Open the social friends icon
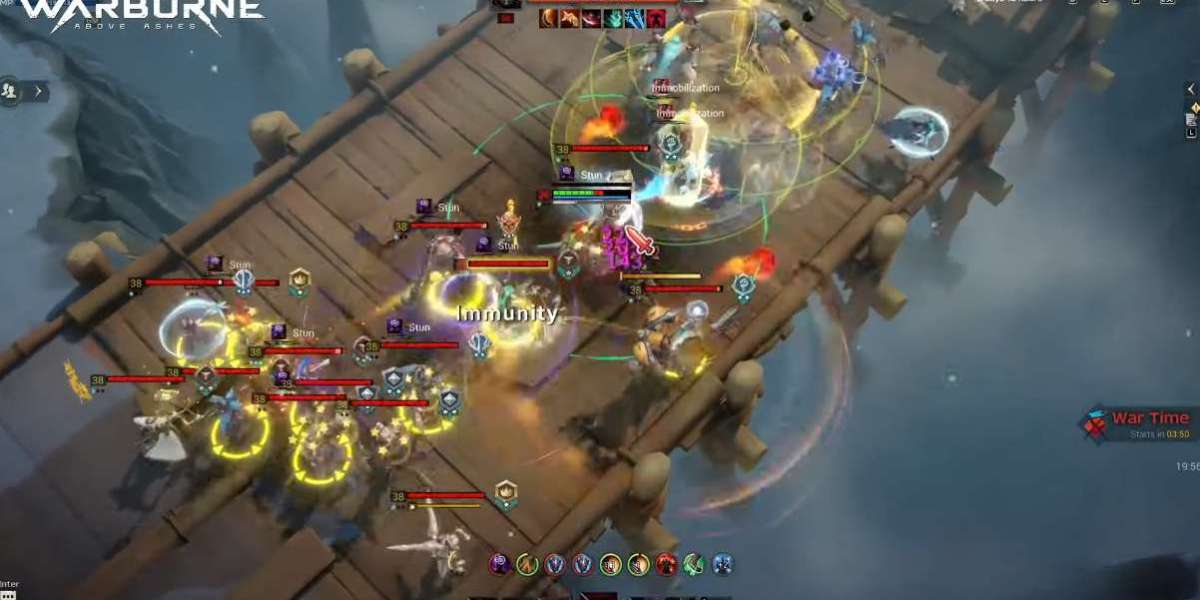This screenshot has height=600, width=1200. tap(9, 90)
